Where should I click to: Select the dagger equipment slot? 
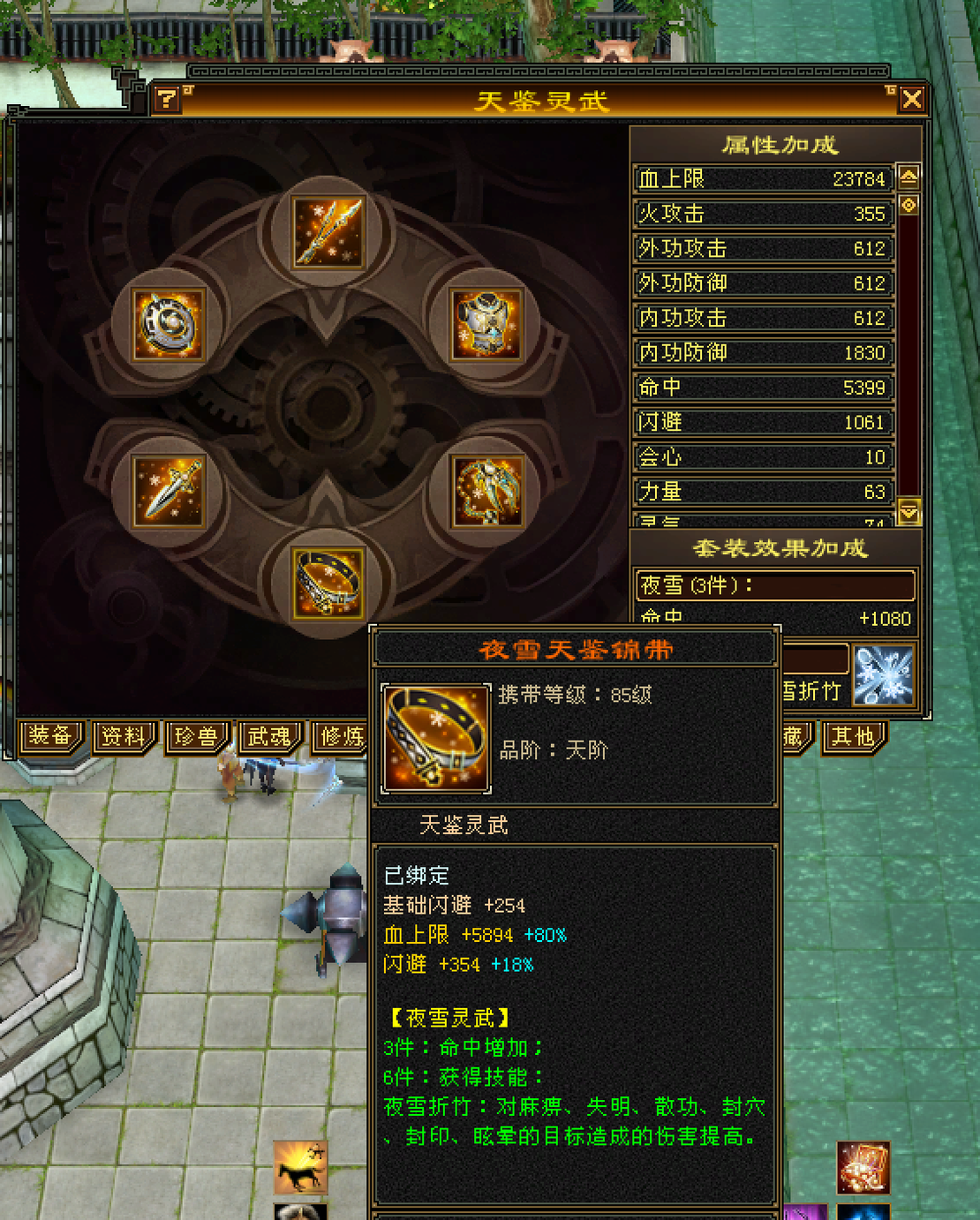click(x=169, y=491)
